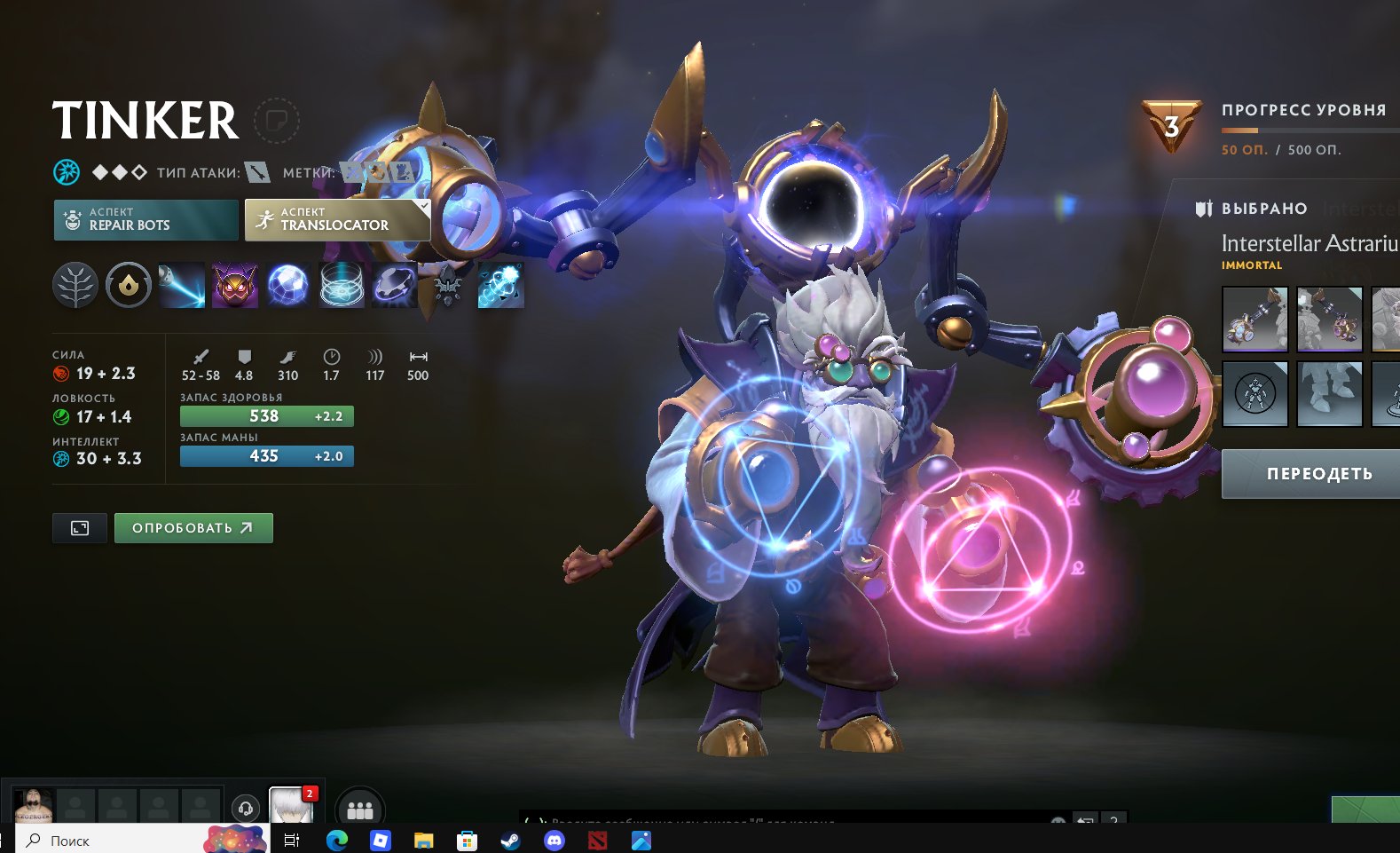Open the weapon thumbnail in Interstellar Astrarium set
Viewport: 1400px width, 853px height.
coord(1254,319)
